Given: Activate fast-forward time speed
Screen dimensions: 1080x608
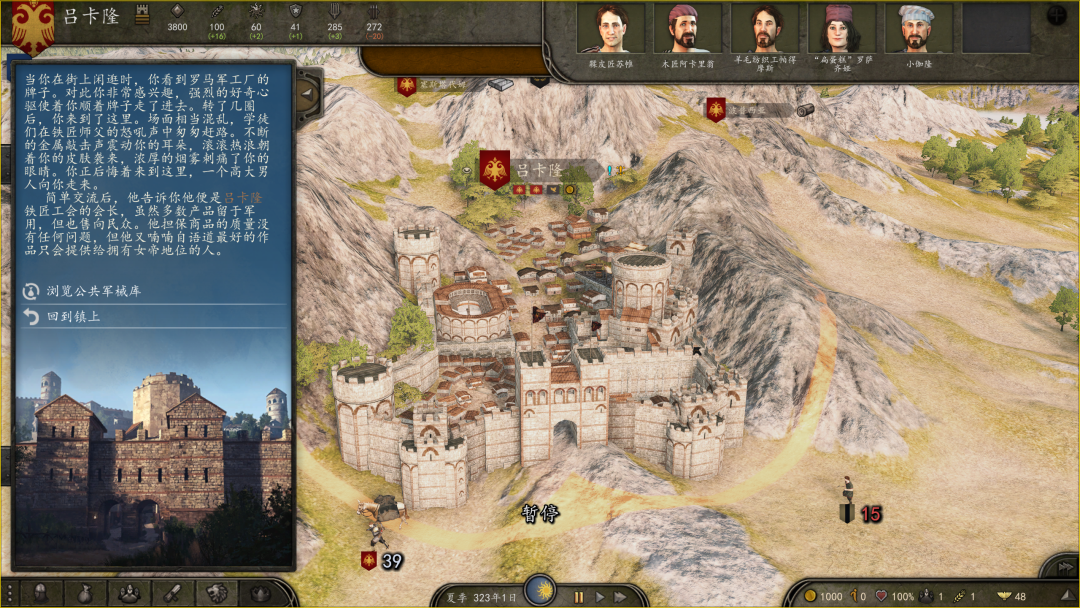Looking at the screenshot, I should (621, 597).
